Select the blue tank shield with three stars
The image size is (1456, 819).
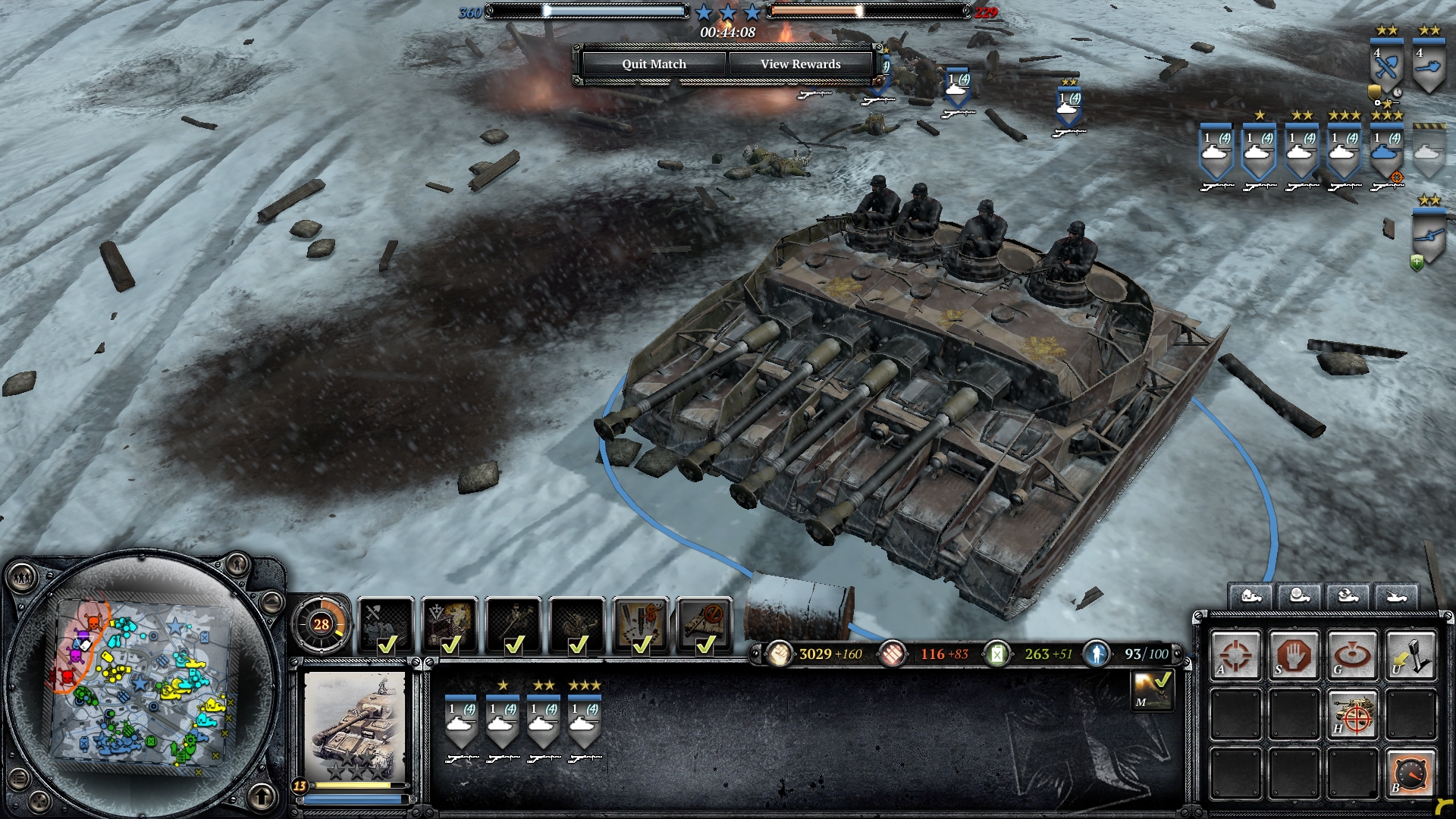1386,150
